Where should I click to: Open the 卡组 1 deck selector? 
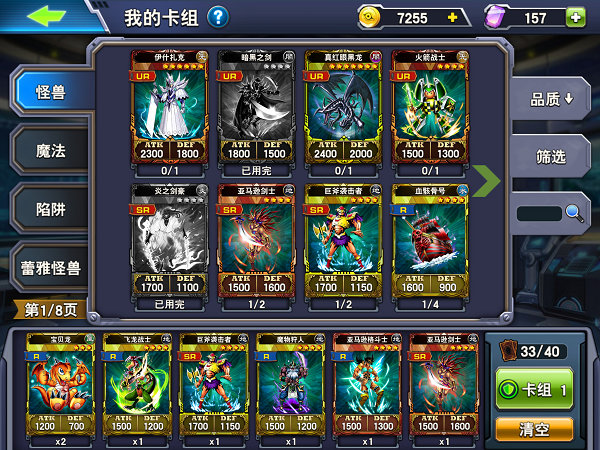click(x=534, y=387)
